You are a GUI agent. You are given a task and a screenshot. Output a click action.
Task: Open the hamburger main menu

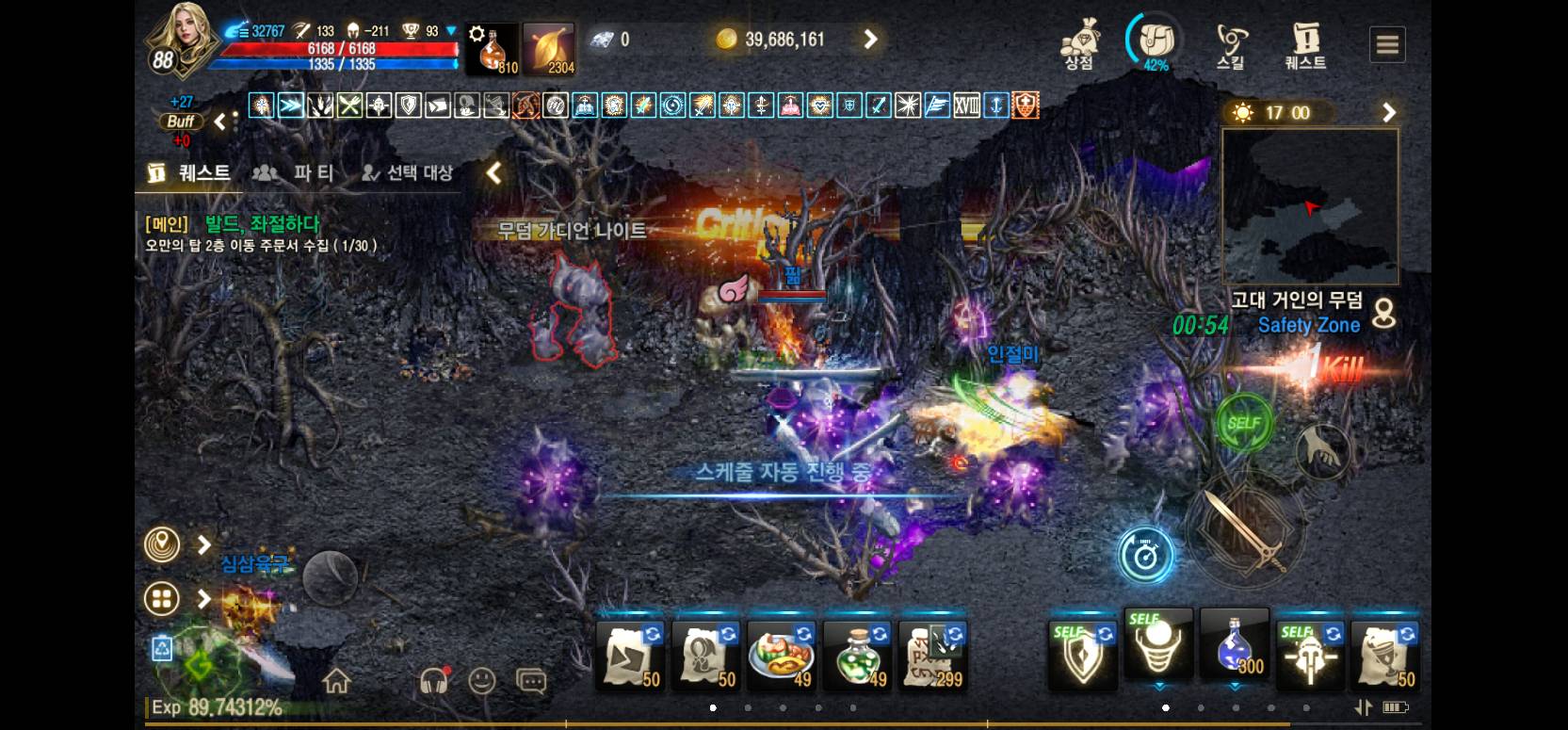click(x=1387, y=44)
